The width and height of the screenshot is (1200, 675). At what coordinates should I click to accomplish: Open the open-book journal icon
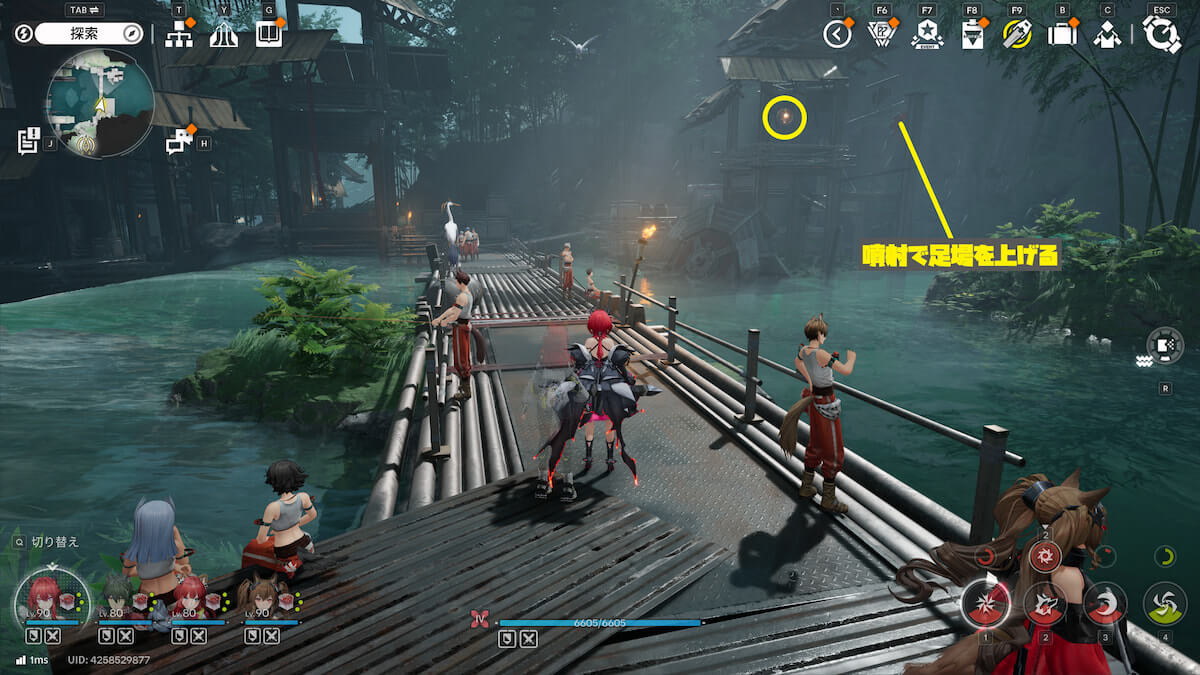(269, 35)
